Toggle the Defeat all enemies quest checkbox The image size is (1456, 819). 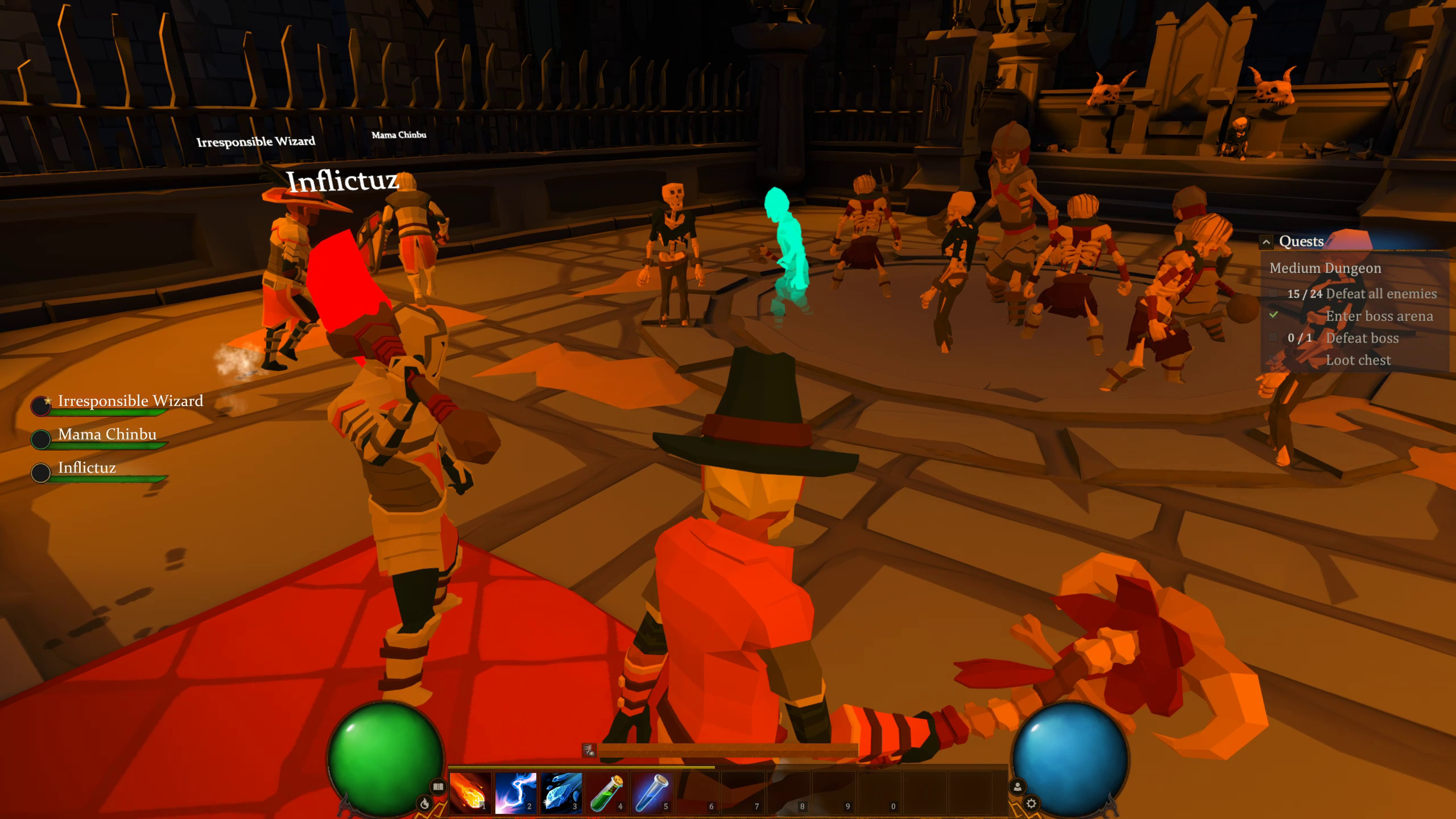tap(1272, 294)
